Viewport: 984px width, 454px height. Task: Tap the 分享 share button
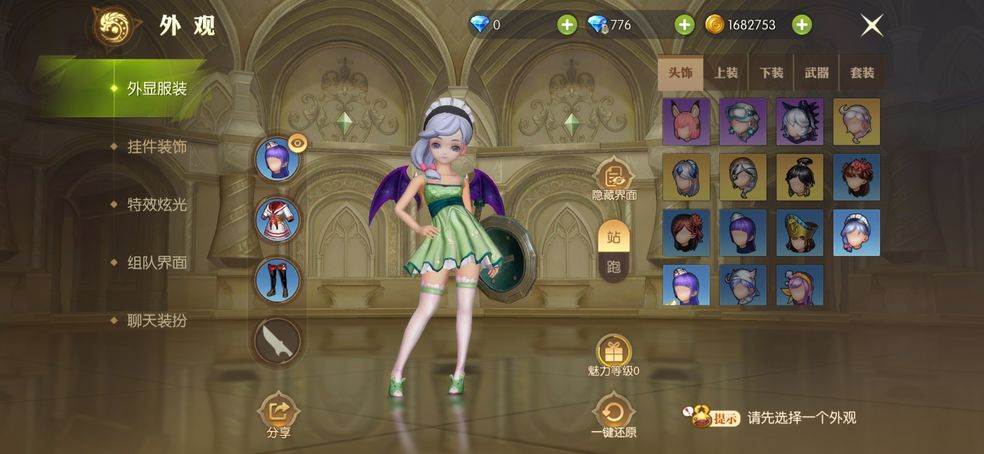pyautogui.click(x=279, y=415)
